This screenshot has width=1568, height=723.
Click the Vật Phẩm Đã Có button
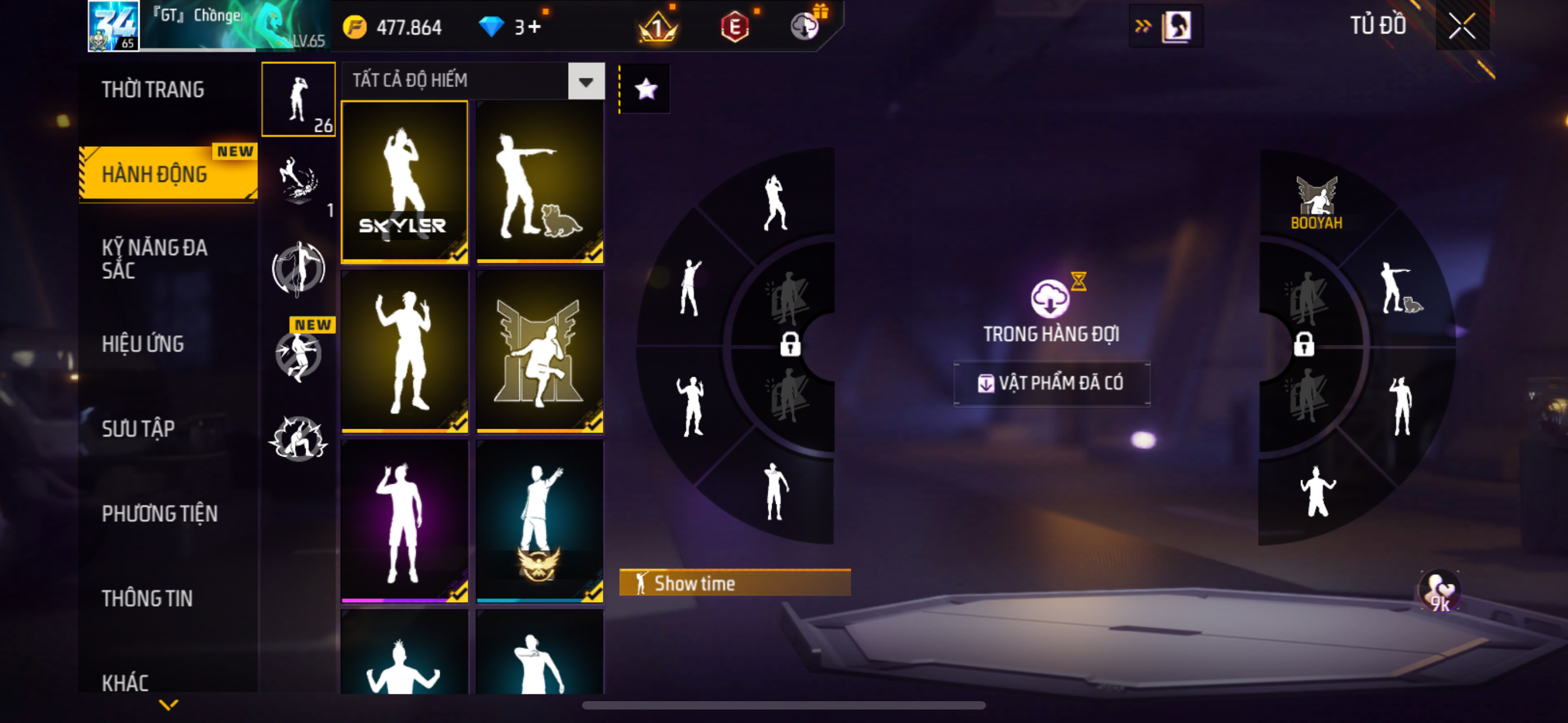tap(1051, 383)
